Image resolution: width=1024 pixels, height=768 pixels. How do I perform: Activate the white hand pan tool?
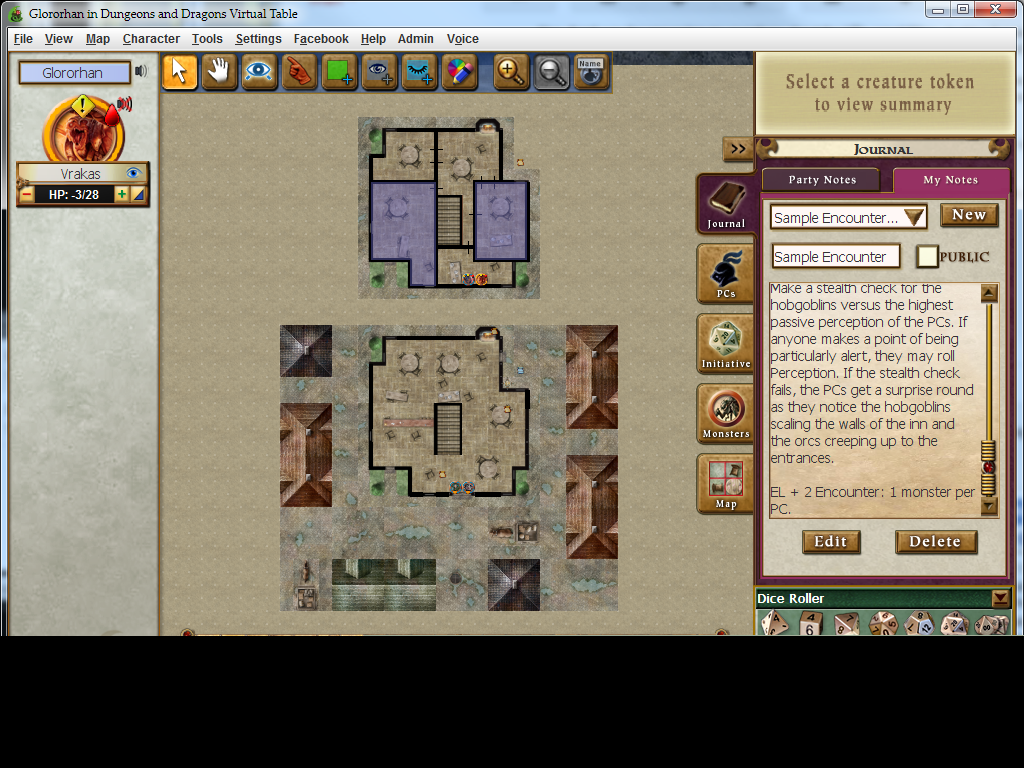(x=220, y=72)
